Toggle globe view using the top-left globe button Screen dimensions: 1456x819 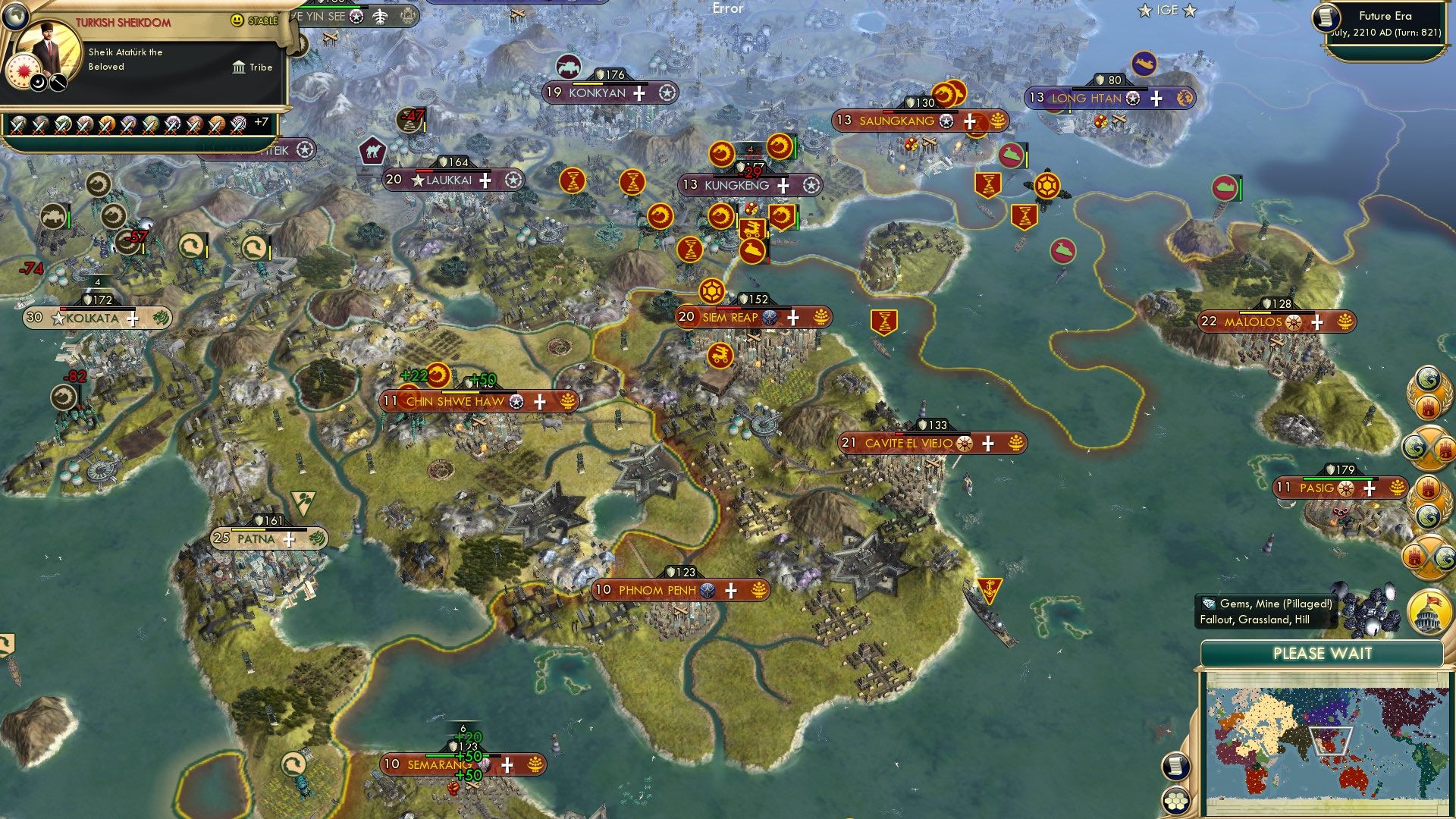coord(15,17)
